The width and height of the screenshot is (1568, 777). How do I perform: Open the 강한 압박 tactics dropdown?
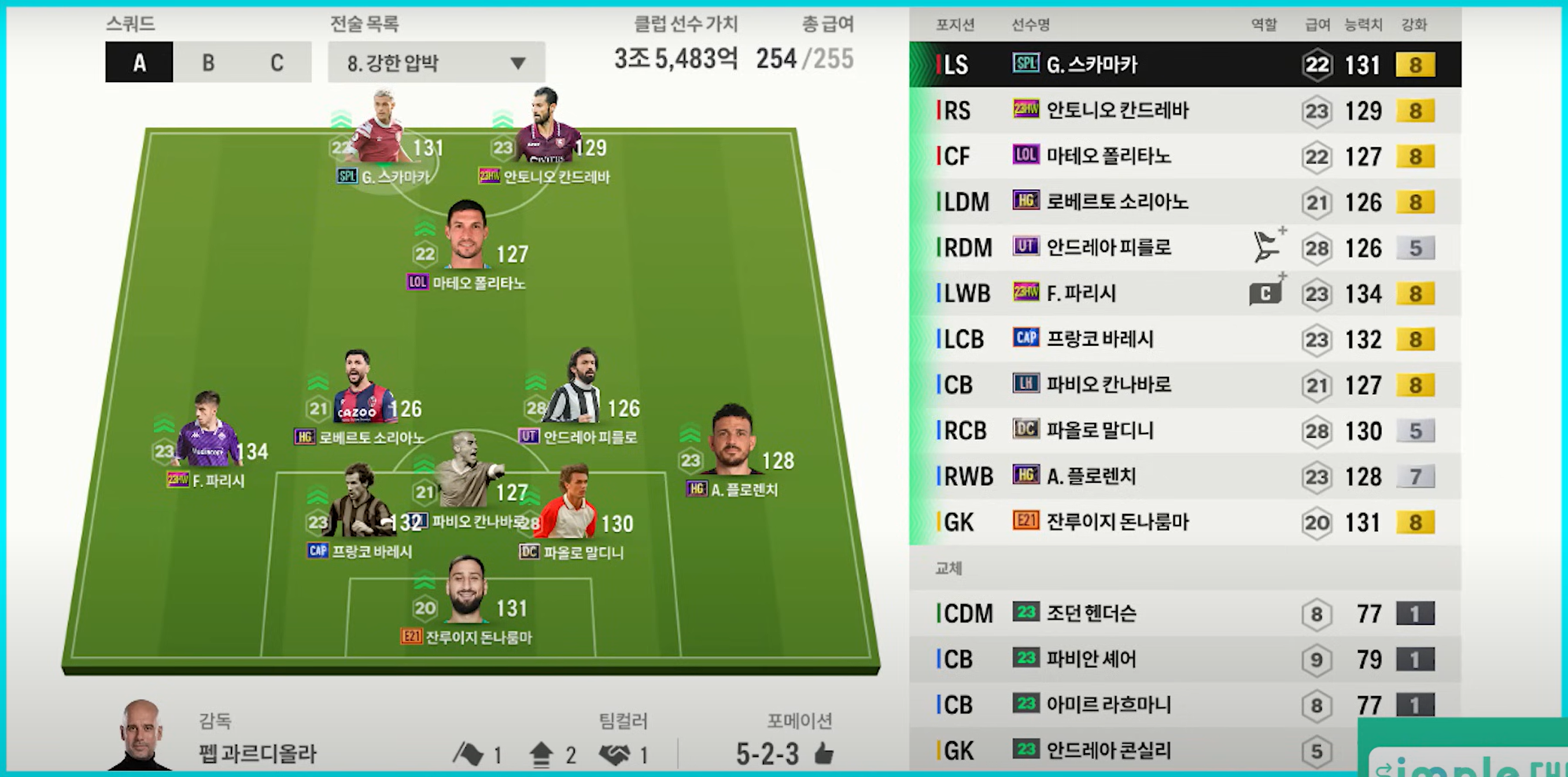point(436,62)
